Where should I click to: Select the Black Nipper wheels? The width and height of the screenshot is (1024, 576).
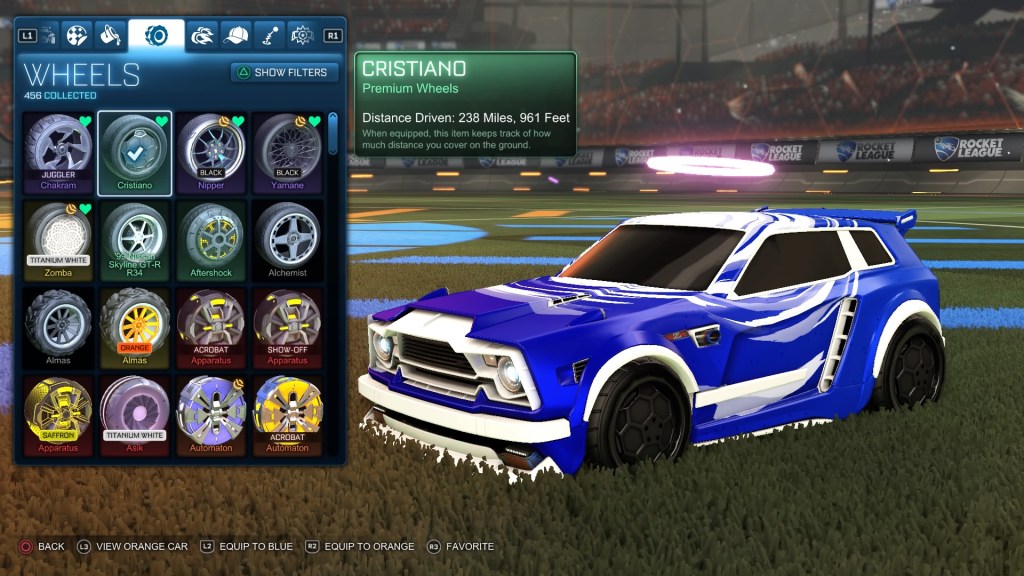[x=211, y=152]
